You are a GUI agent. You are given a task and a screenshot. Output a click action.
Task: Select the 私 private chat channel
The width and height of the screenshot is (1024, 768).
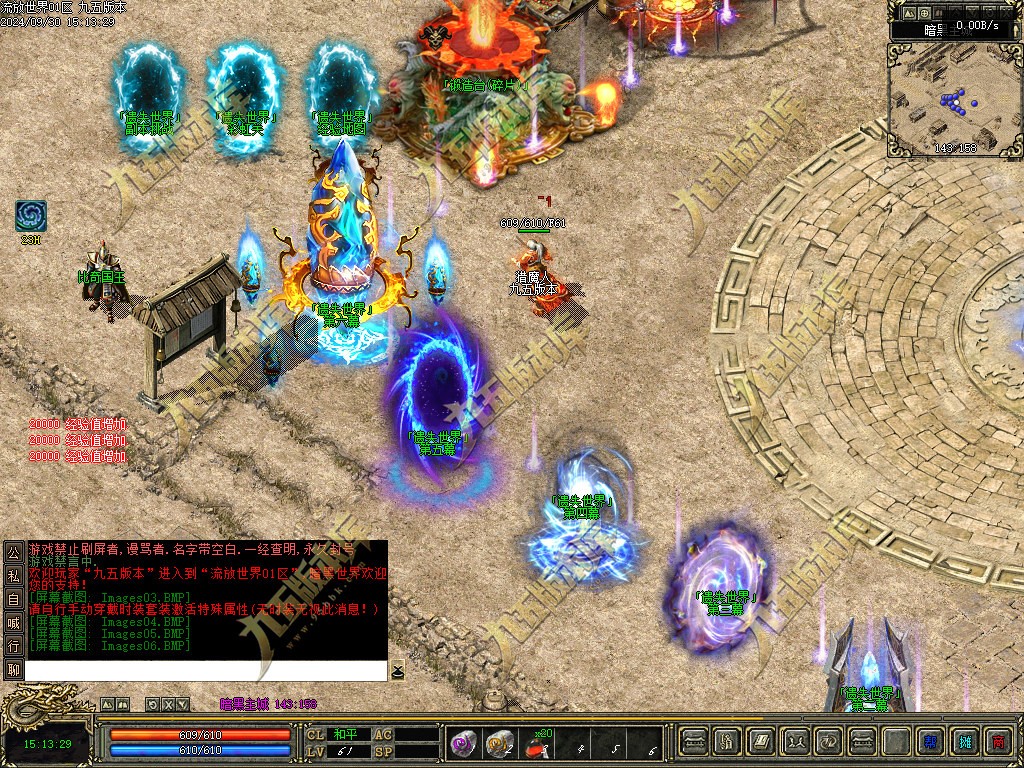(x=13, y=575)
